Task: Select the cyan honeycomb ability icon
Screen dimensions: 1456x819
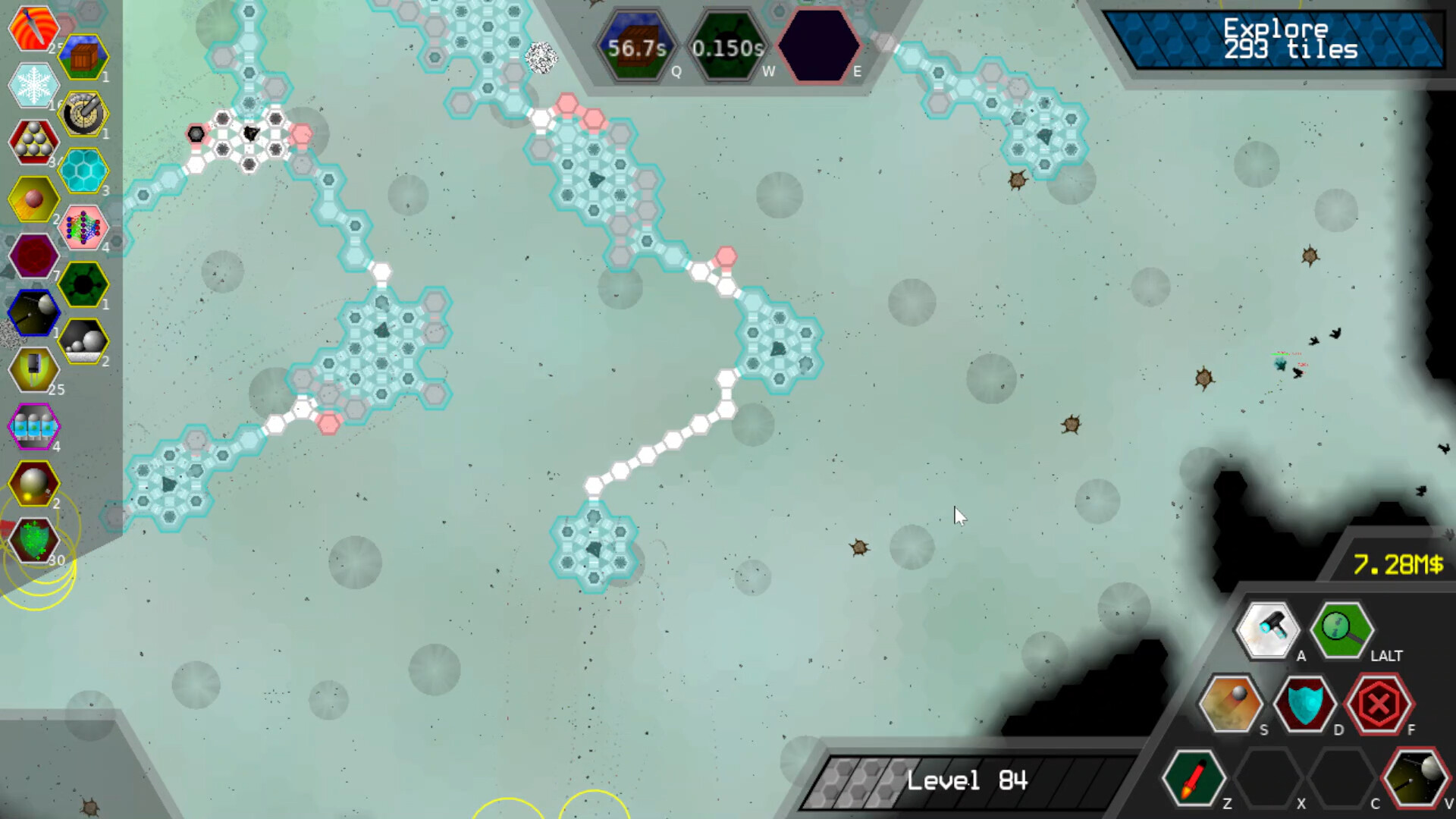Action: [84, 171]
